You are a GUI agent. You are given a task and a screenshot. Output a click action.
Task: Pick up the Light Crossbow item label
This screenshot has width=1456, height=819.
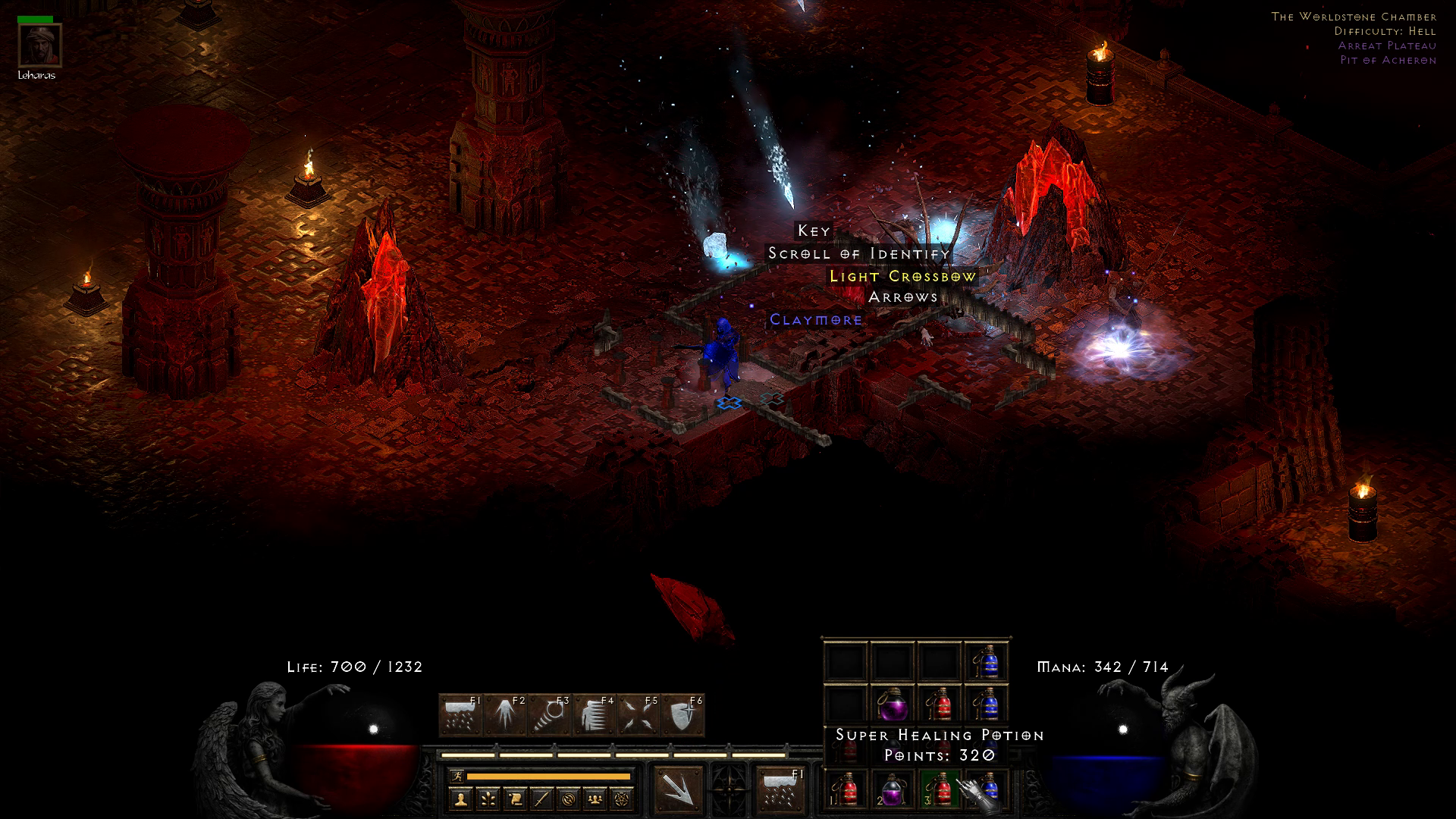click(x=902, y=276)
